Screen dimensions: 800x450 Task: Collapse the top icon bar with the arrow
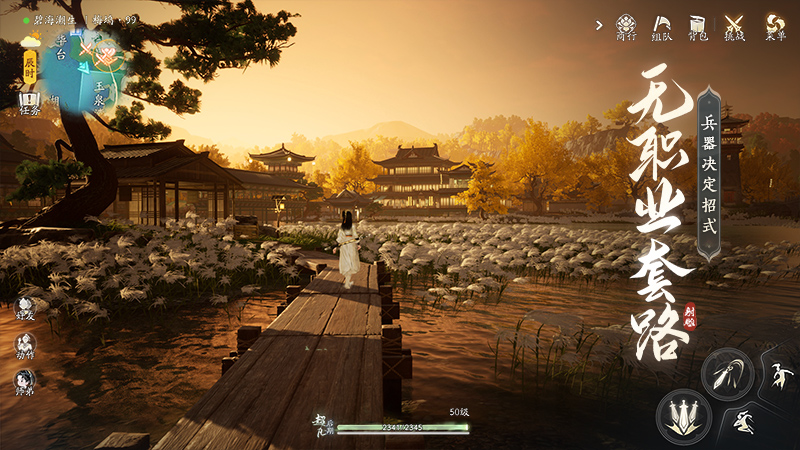[598, 25]
